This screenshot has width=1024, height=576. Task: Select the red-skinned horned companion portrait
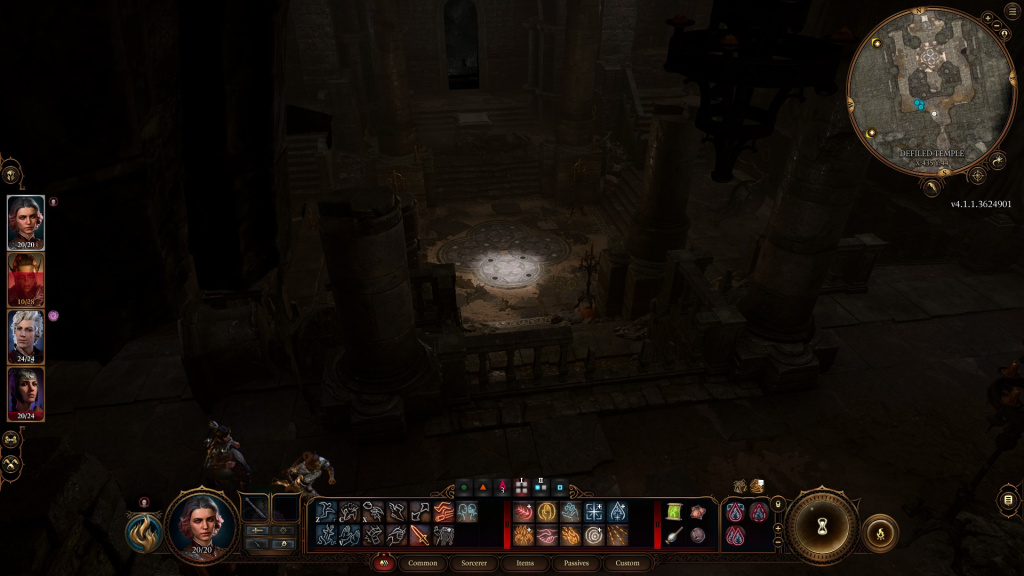click(26, 279)
